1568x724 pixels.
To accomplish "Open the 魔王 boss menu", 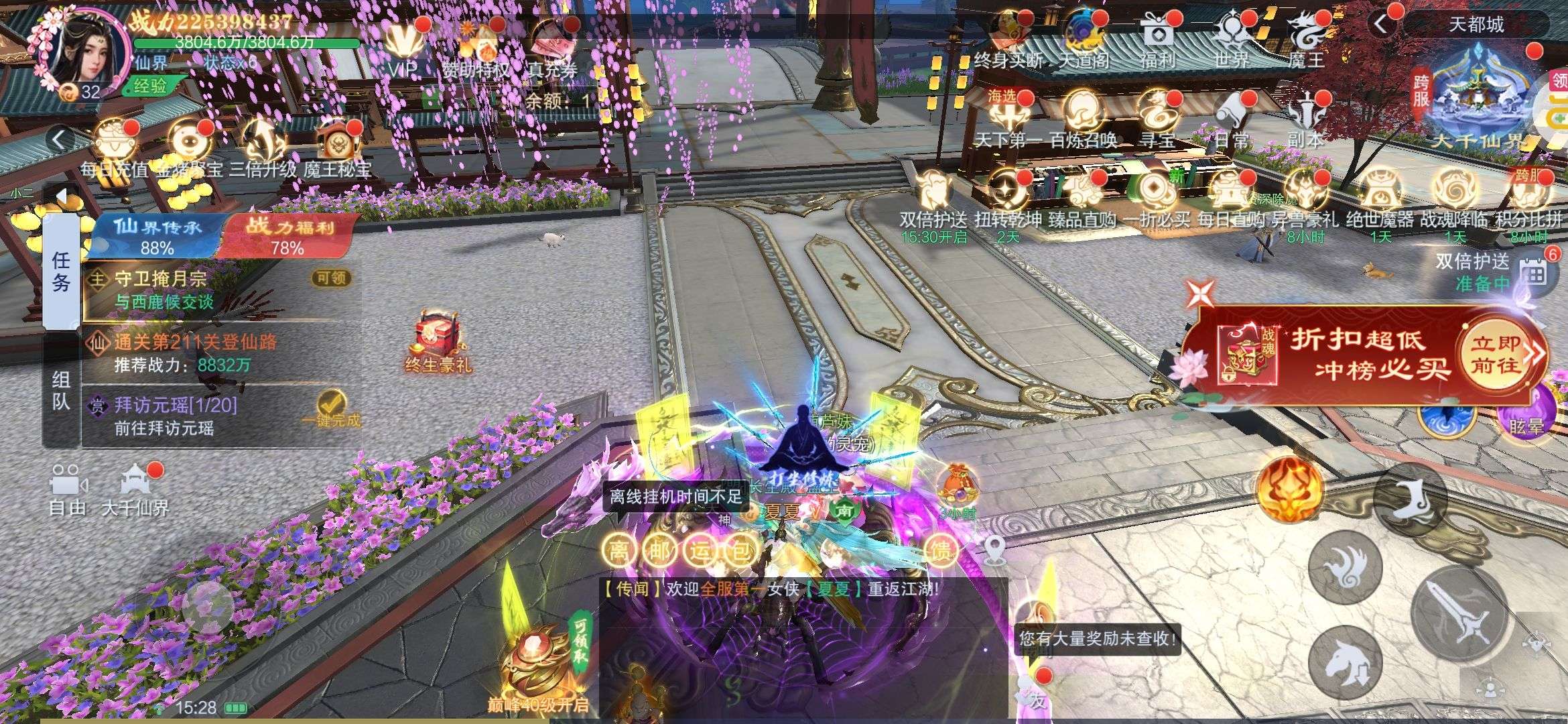I will point(1306,39).
